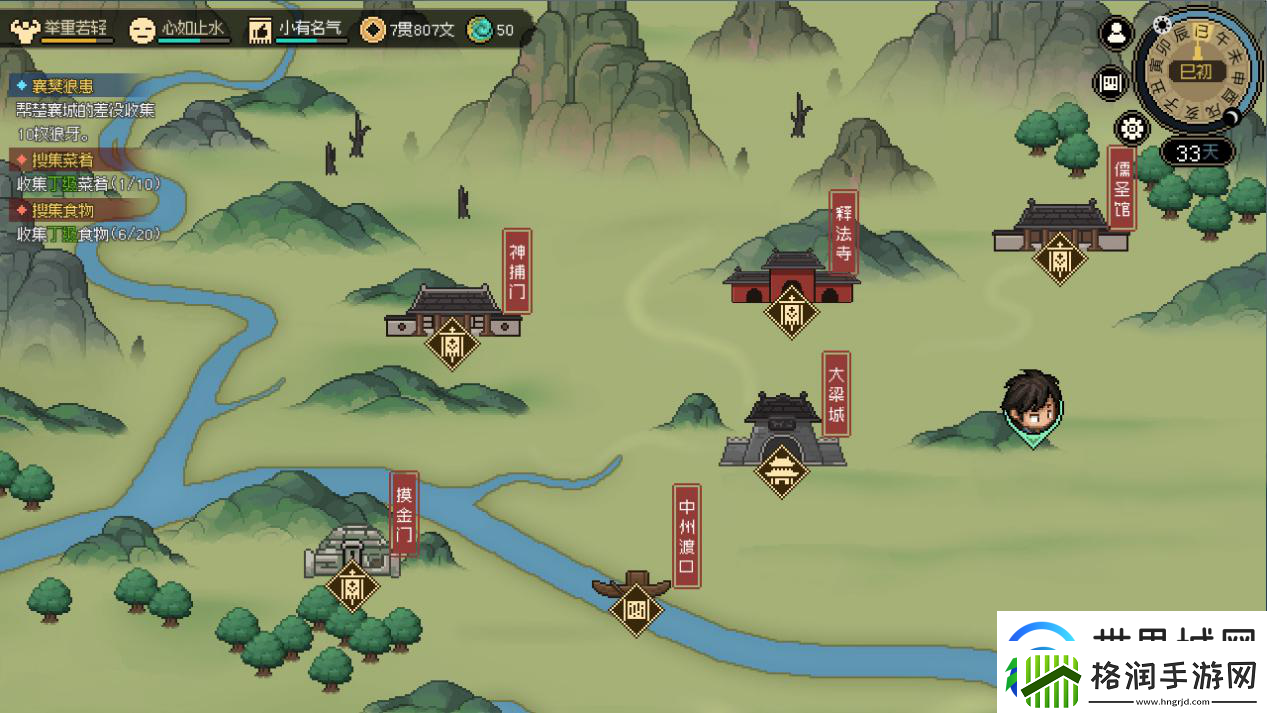This screenshot has height=713, width=1267.
Task: Click the calm-face mood status icon
Action: click(x=143, y=30)
